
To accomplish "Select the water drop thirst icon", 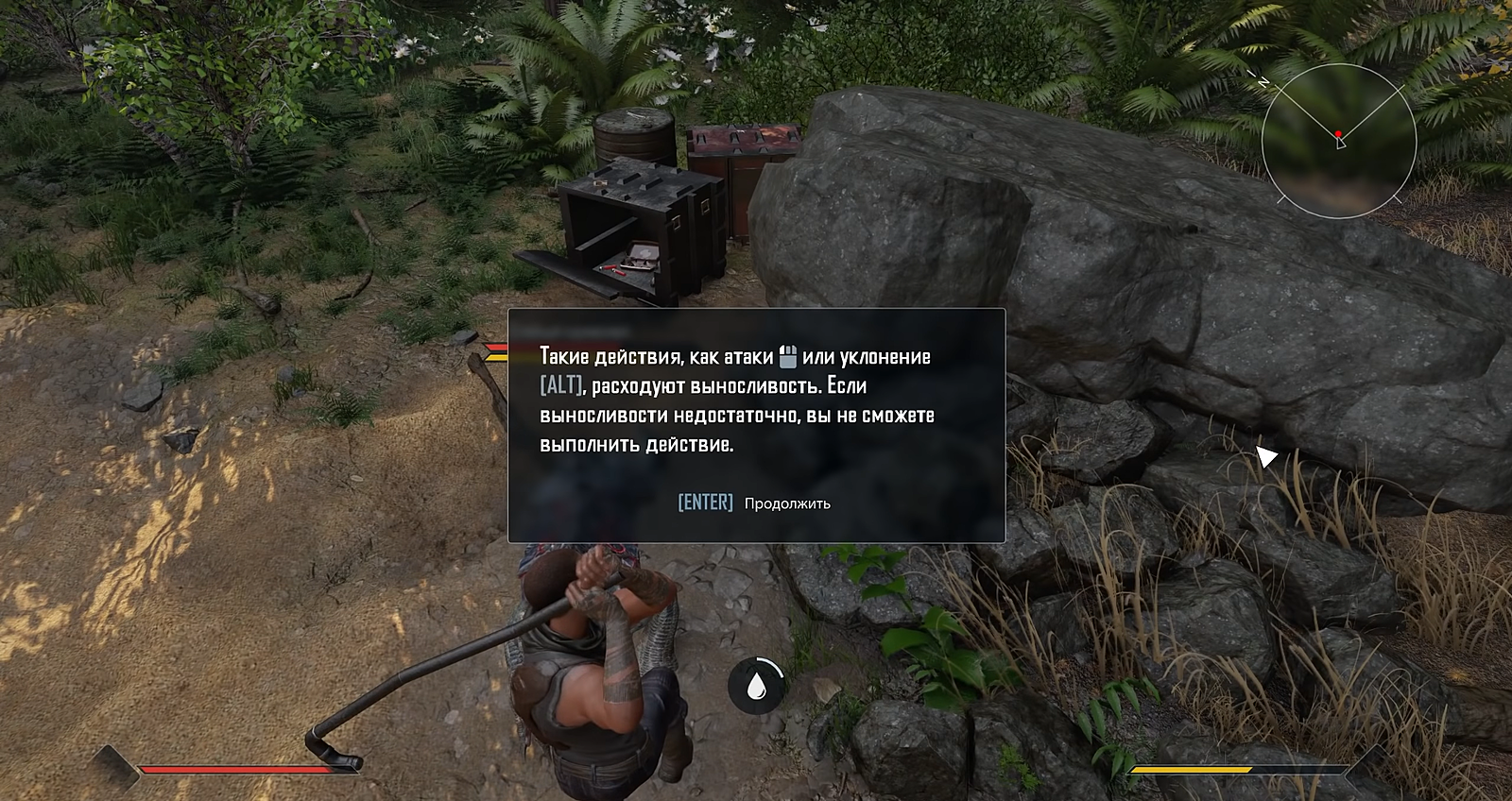I will click(756, 686).
